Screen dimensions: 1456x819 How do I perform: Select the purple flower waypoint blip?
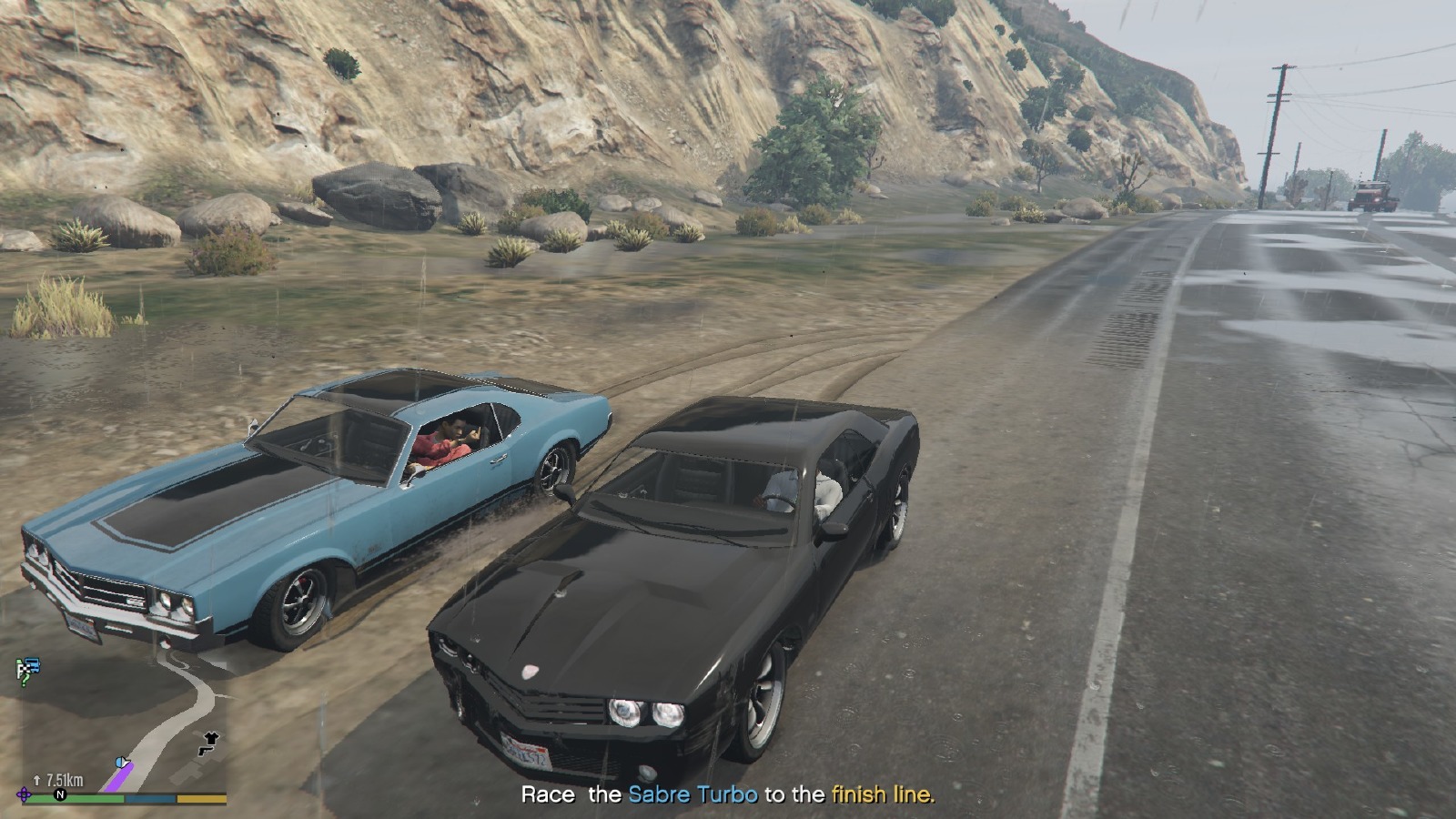click(x=24, y=794)
